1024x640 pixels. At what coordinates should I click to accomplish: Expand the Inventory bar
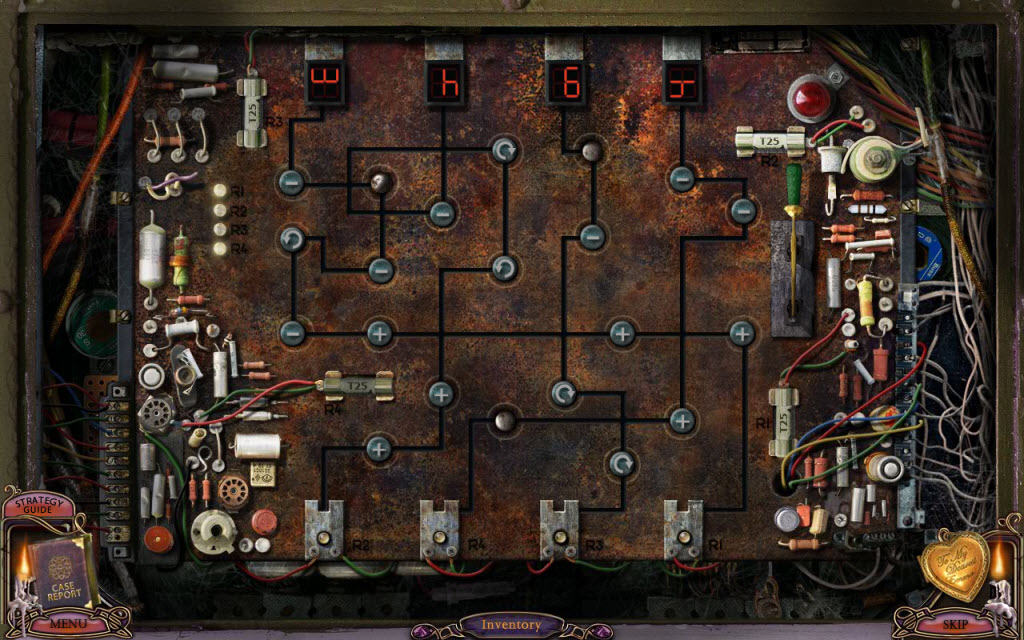pos(511,625)
